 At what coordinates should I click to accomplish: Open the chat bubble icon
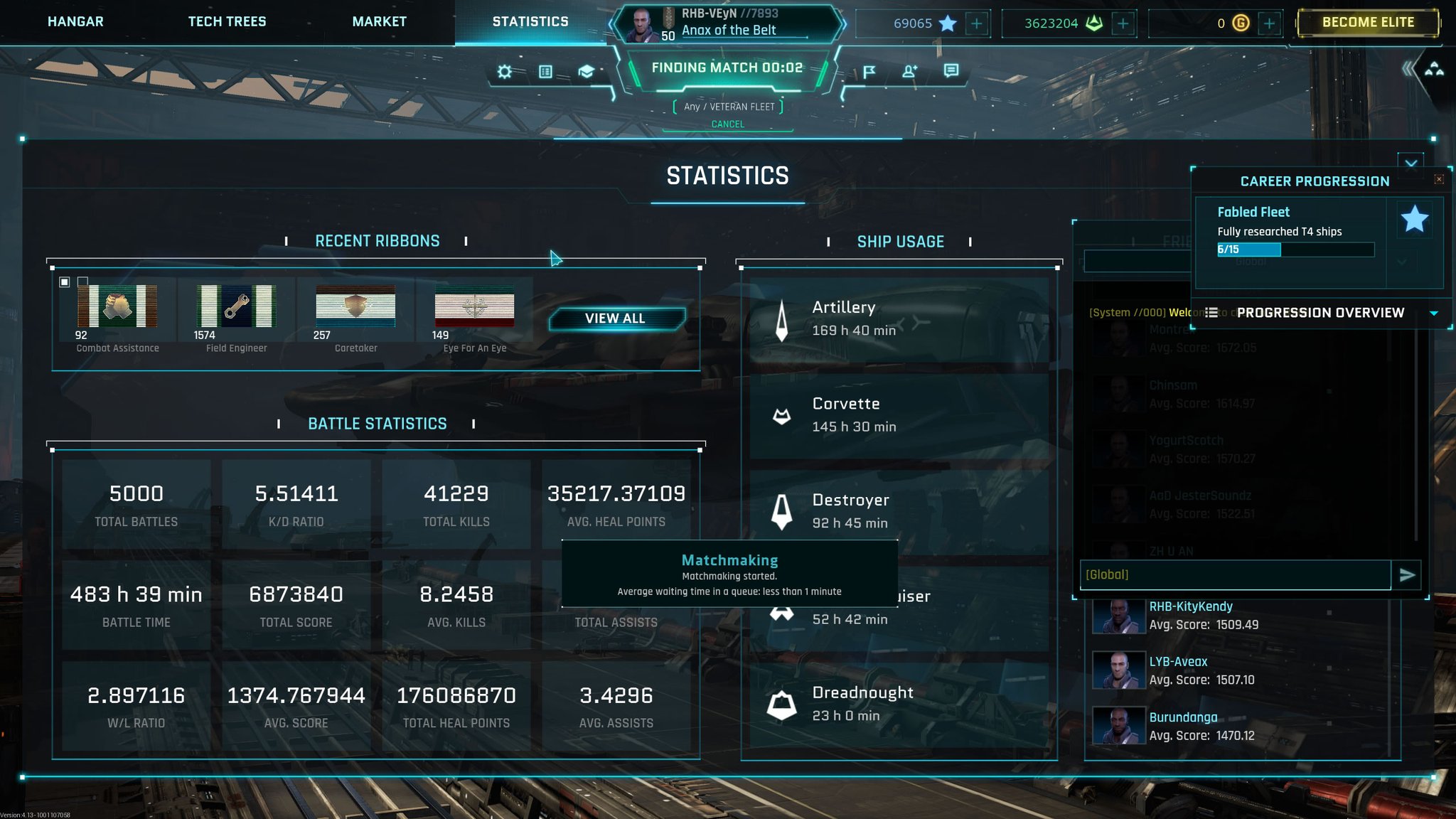951,70
